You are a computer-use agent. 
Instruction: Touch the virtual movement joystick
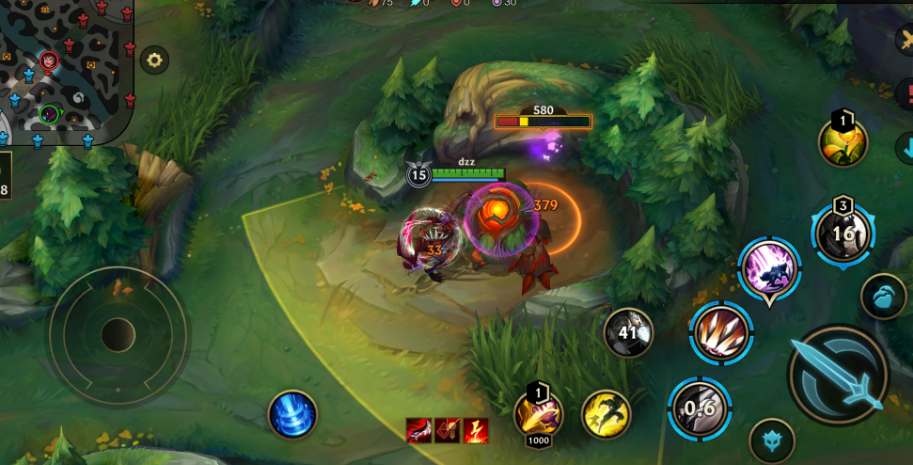[118, 335]
